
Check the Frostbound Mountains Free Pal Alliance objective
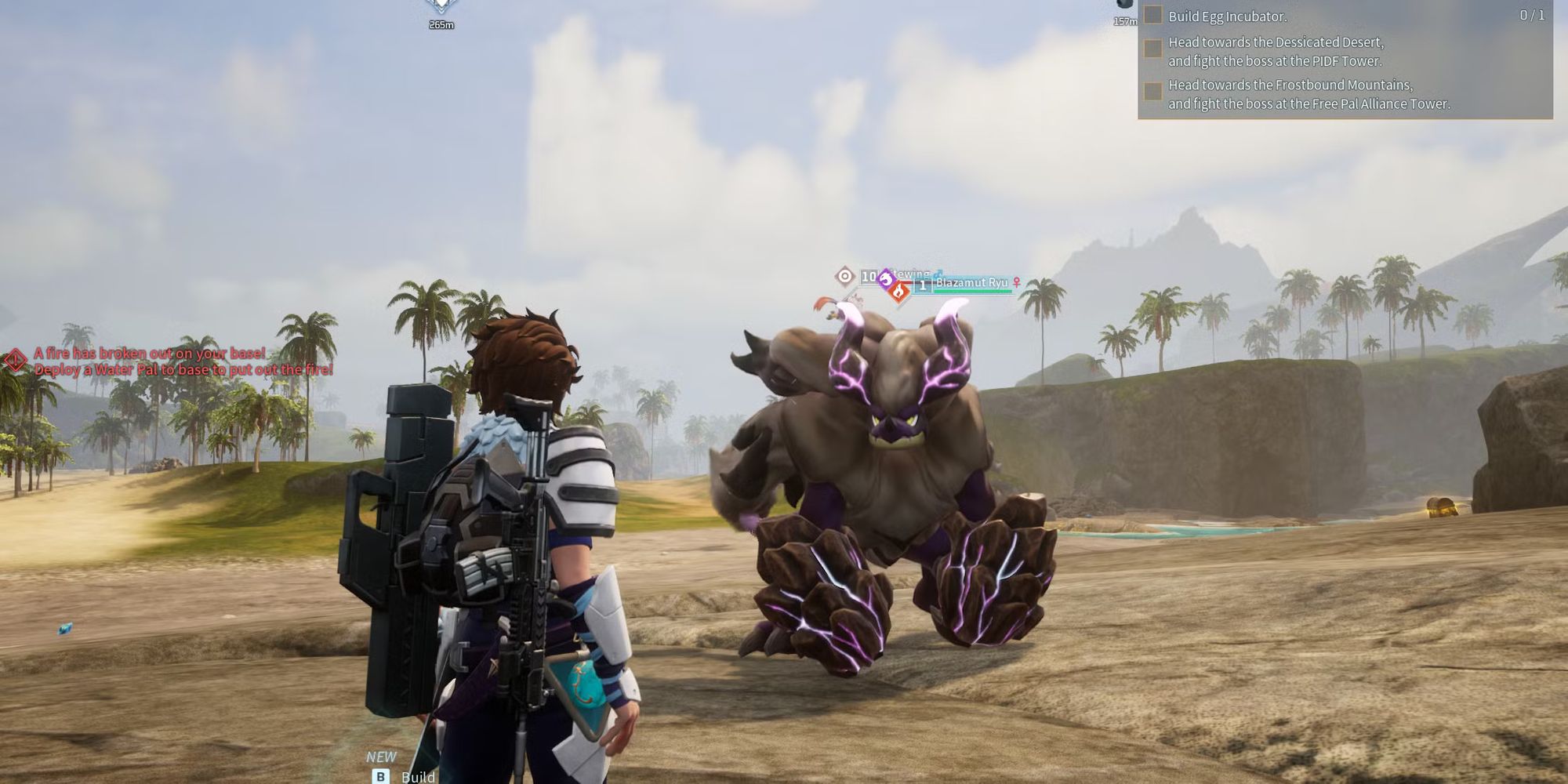click(x=1153, y=90)
